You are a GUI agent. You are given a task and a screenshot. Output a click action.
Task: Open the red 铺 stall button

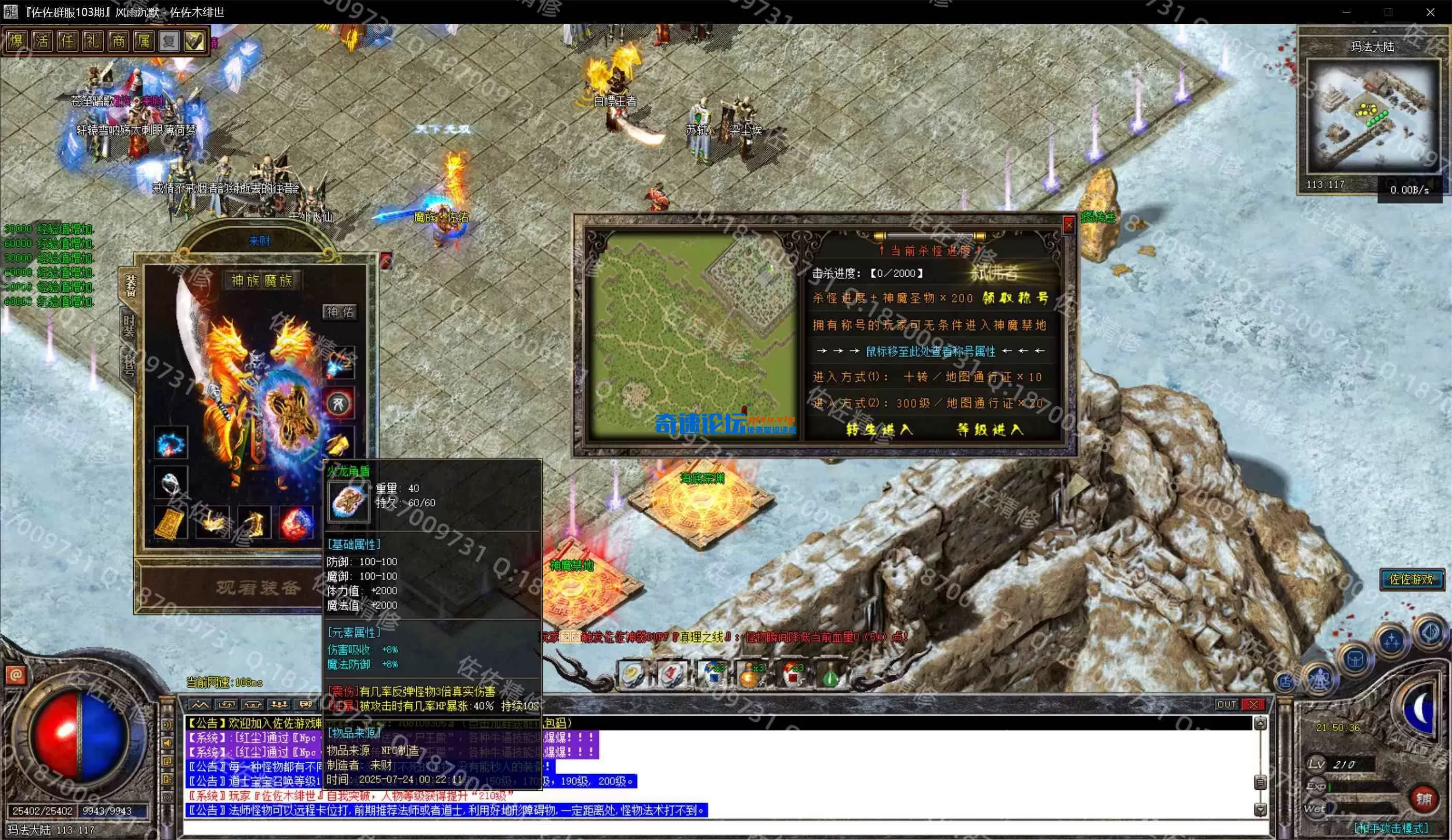[1423, 799]
